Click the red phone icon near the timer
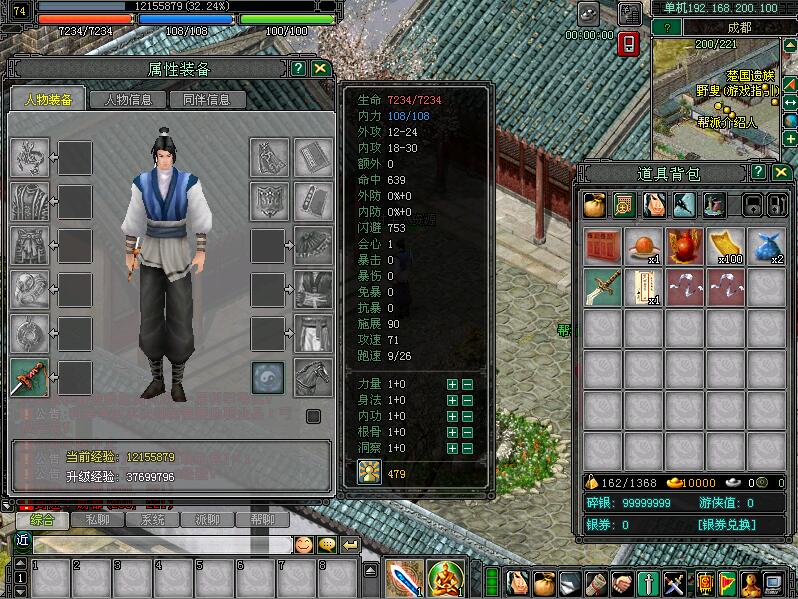 pyautogui.click(x=629, y=44)
